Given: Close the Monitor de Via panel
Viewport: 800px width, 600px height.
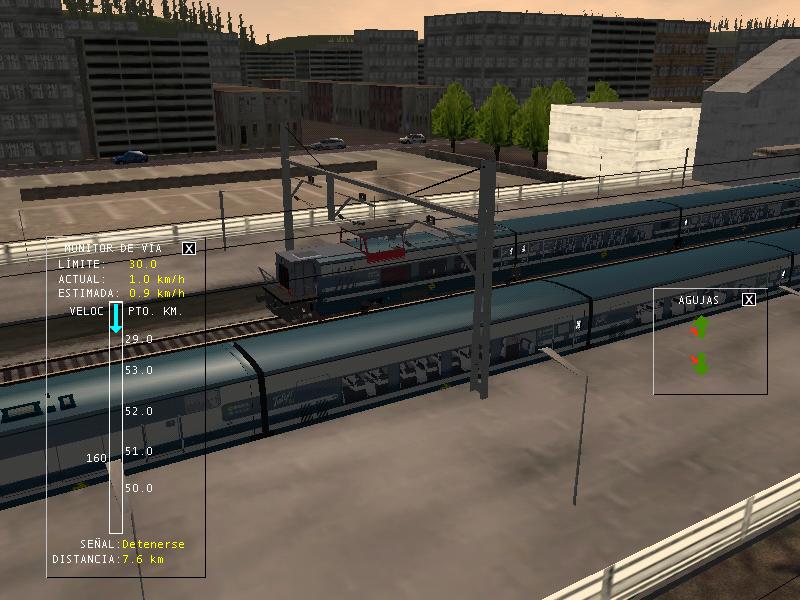Looking at the screenshot, I should [x=189, y=248].
